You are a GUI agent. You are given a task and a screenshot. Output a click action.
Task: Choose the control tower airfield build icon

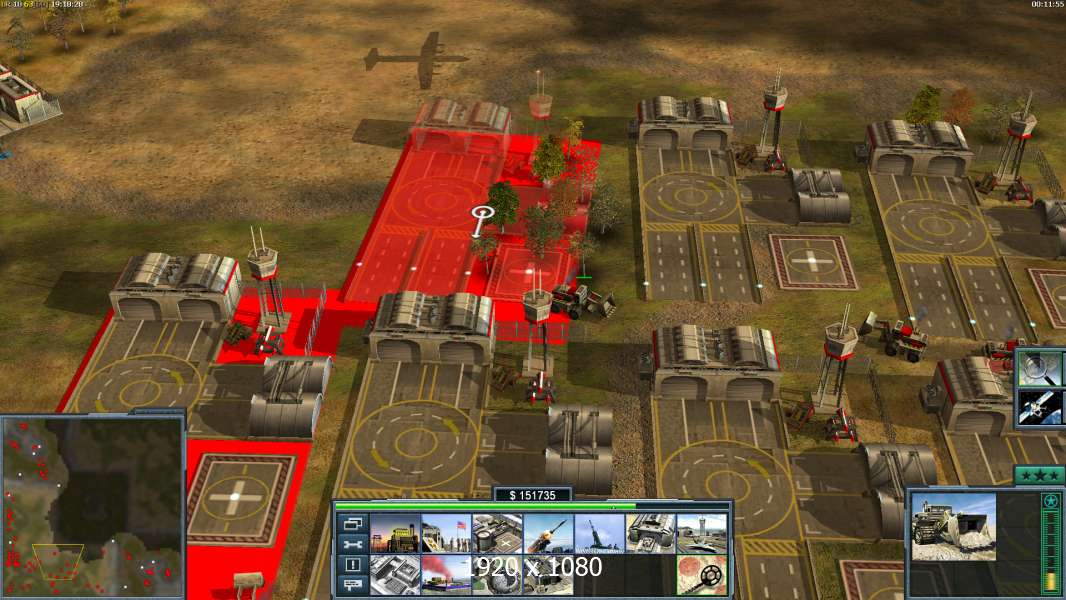[701, 534]
